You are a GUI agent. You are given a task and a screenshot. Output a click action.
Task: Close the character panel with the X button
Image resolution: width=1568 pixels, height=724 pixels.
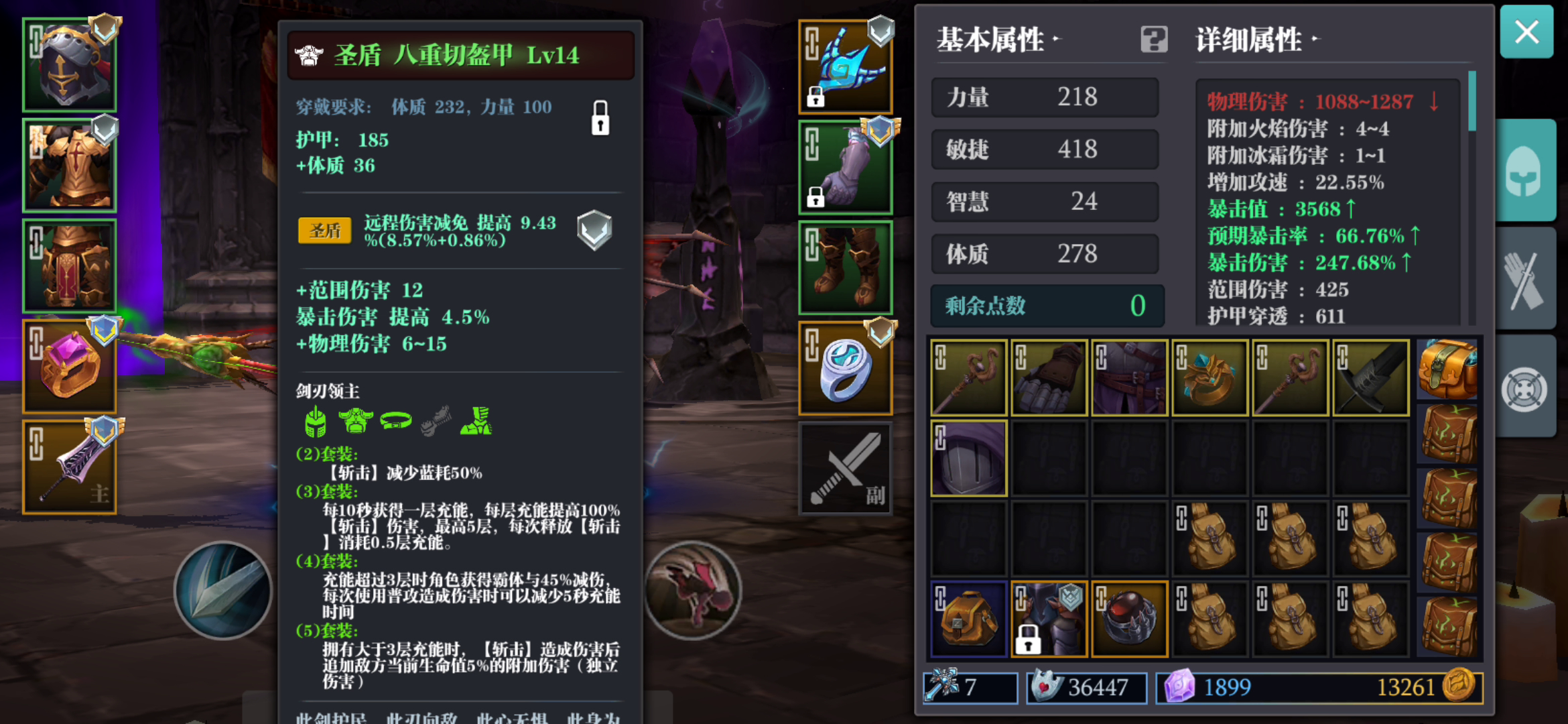[1527, 32]
